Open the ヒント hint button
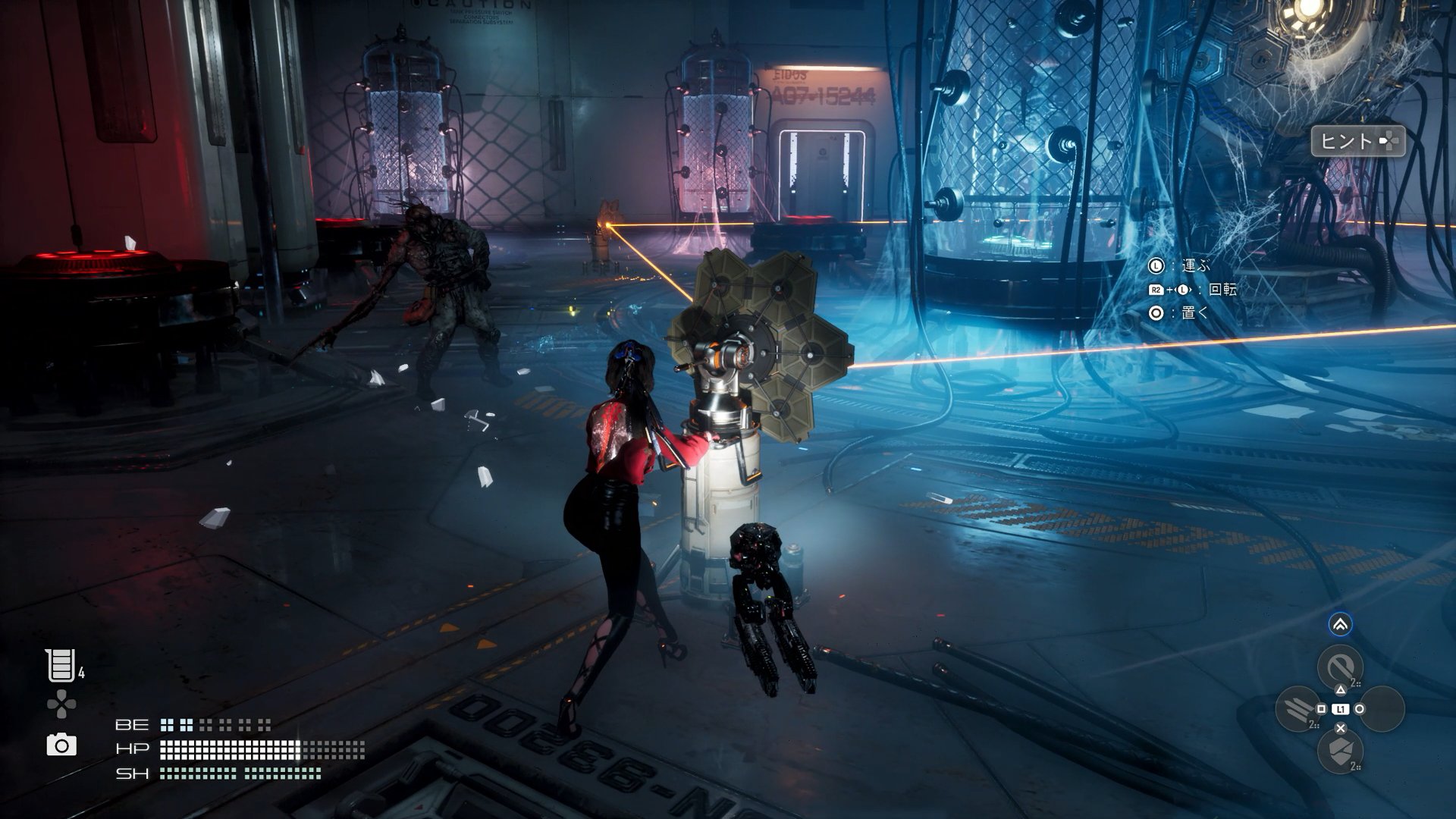 pyautogui.click(x=1357, y=141)
